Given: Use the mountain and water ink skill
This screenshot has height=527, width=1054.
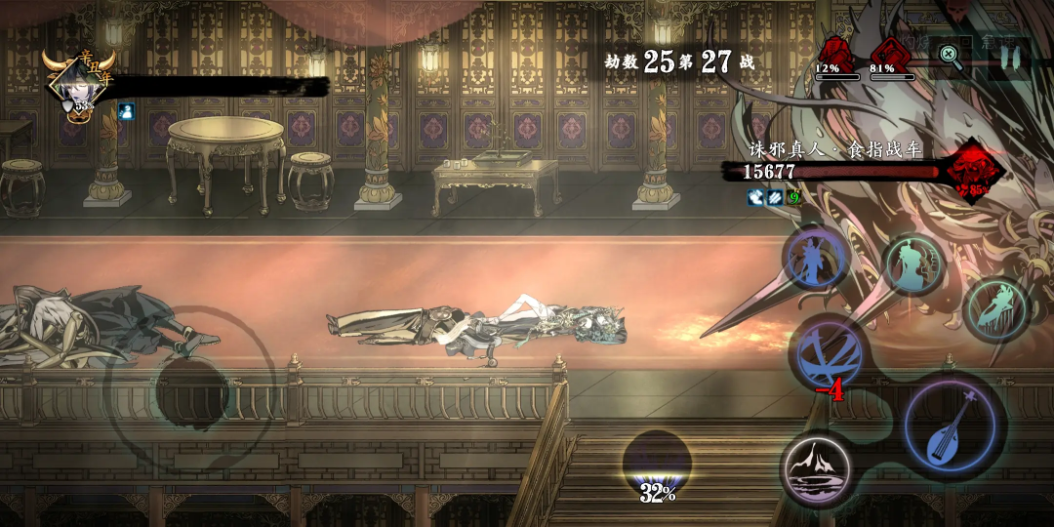Looking at the screenshot, I should pos(817,467).
